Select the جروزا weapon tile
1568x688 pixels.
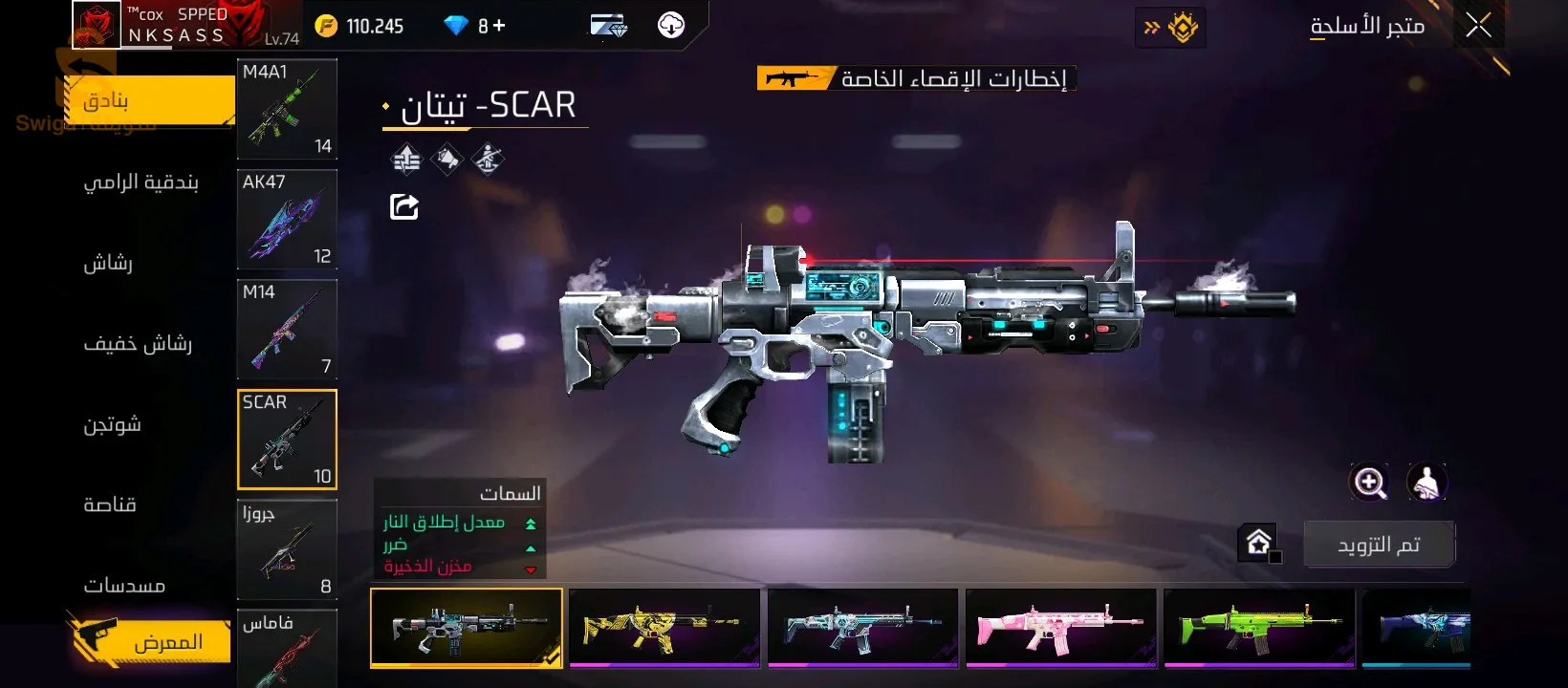(287, 549)
